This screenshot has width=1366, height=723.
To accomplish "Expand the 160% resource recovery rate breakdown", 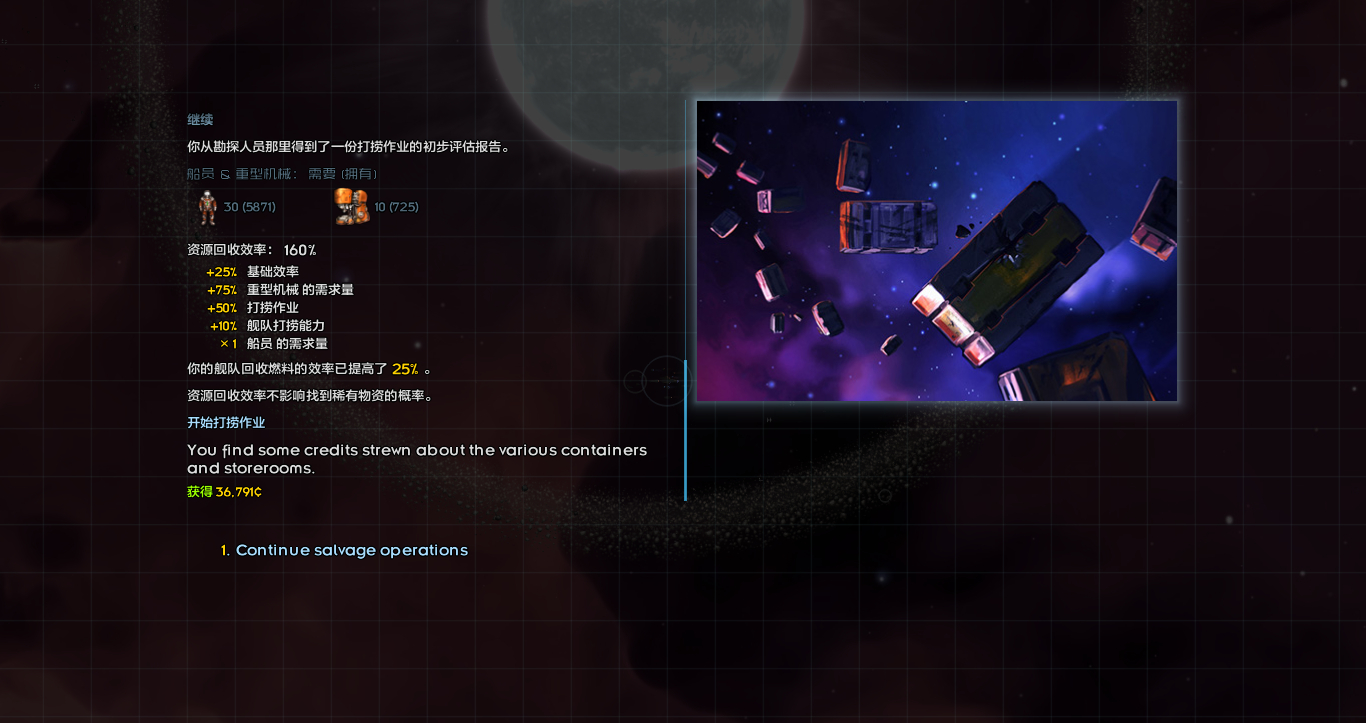I will (x=248, y=250).
